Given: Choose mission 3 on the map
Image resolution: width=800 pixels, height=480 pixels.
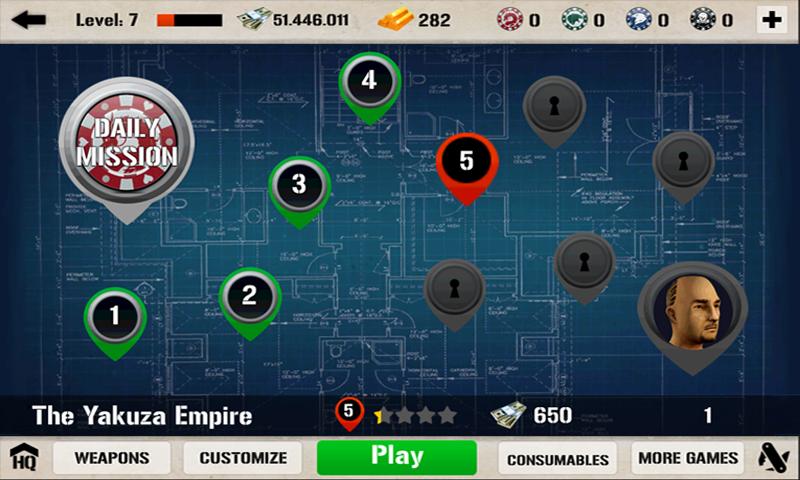Looking at the screenshot, I should (x=299, y=185).
